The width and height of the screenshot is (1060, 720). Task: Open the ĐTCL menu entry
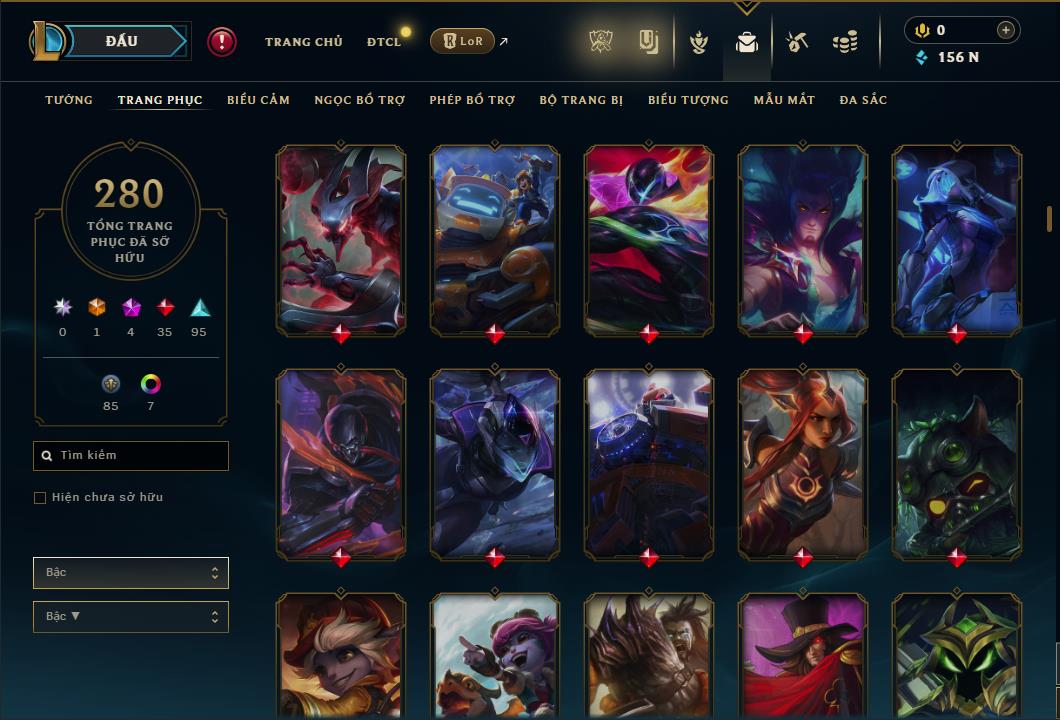pyautogui.click(x=383, y=42)
